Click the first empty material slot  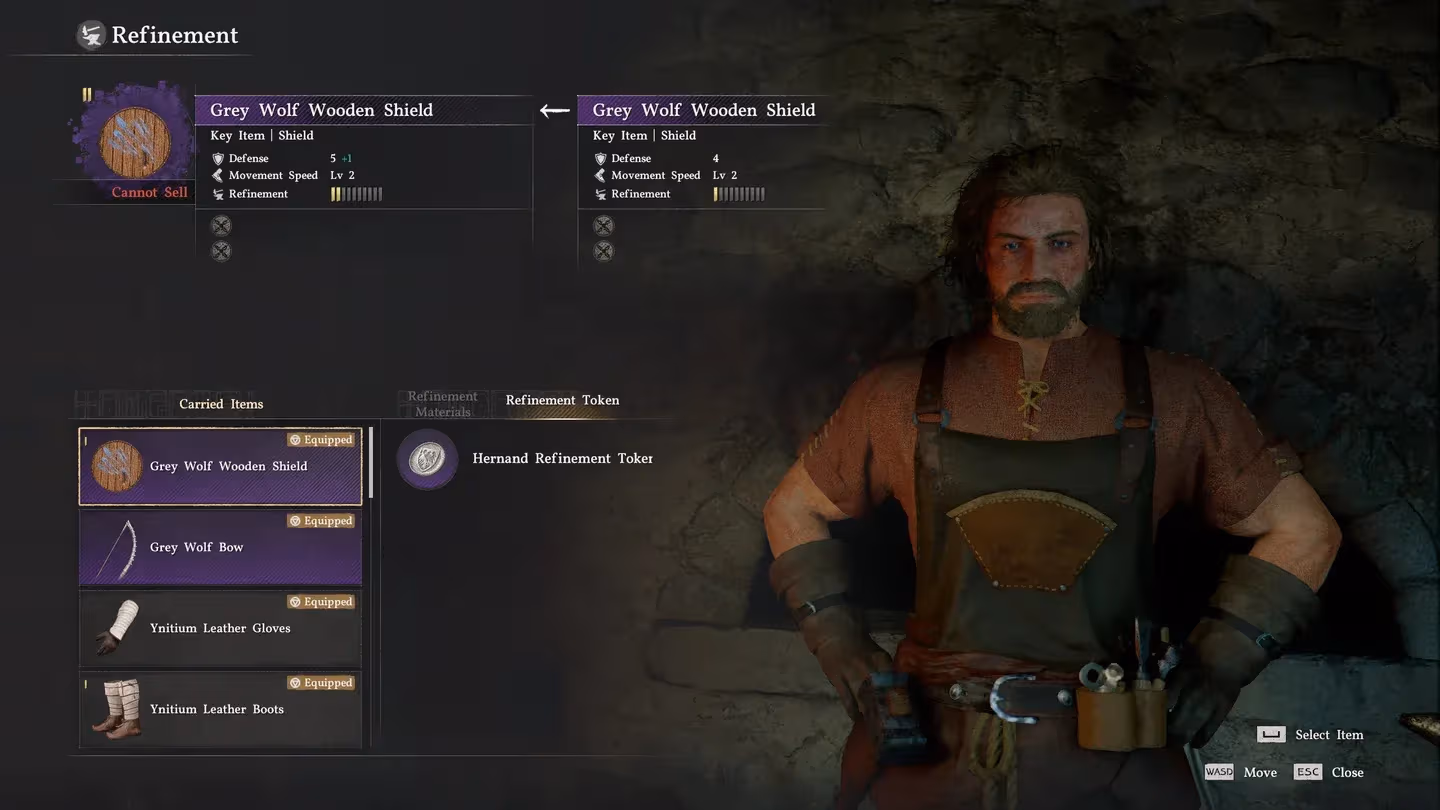[x=220, y=225]
